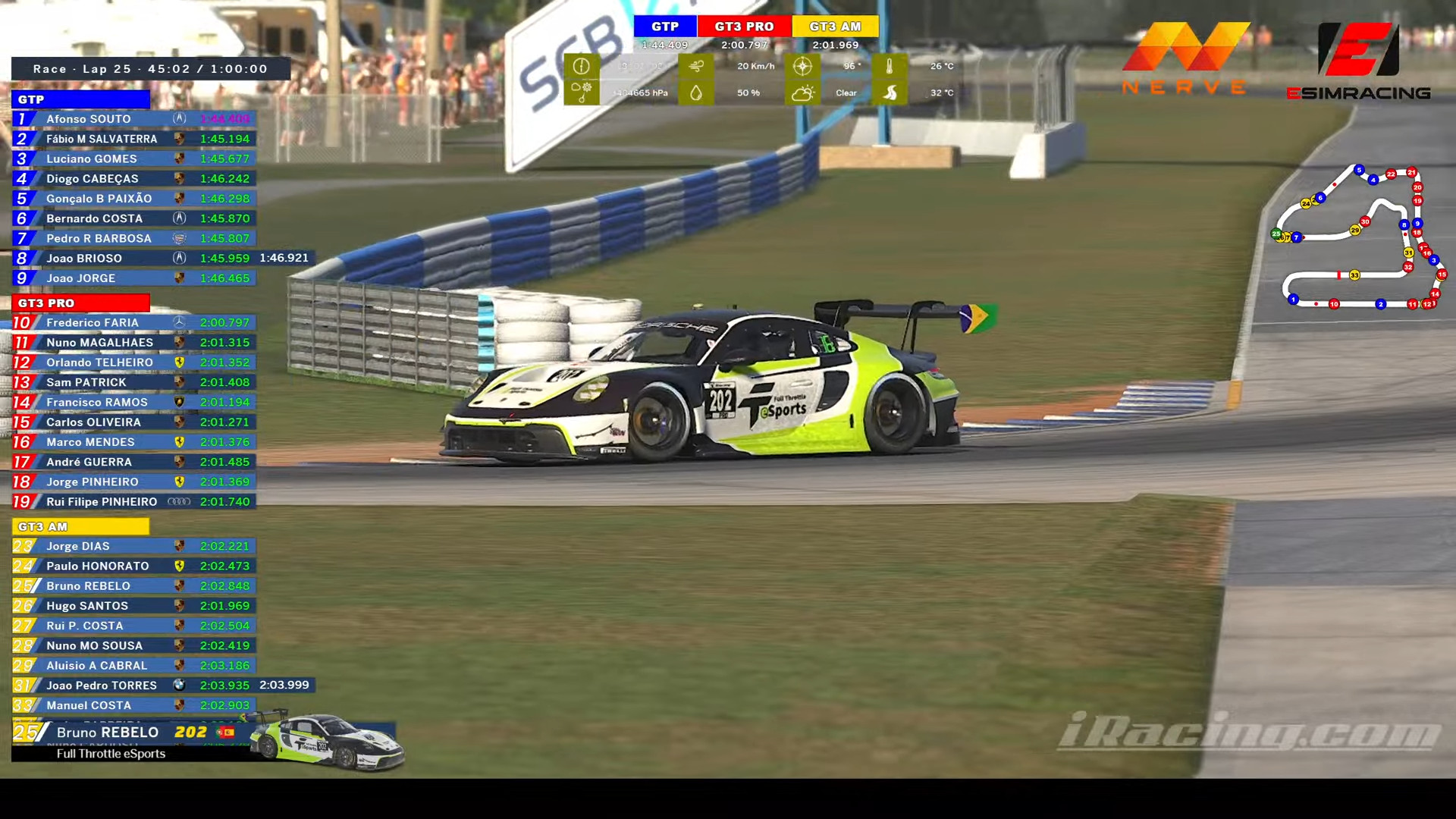
Task: Click the session clock icon
Action: click(x=582, y=67)
